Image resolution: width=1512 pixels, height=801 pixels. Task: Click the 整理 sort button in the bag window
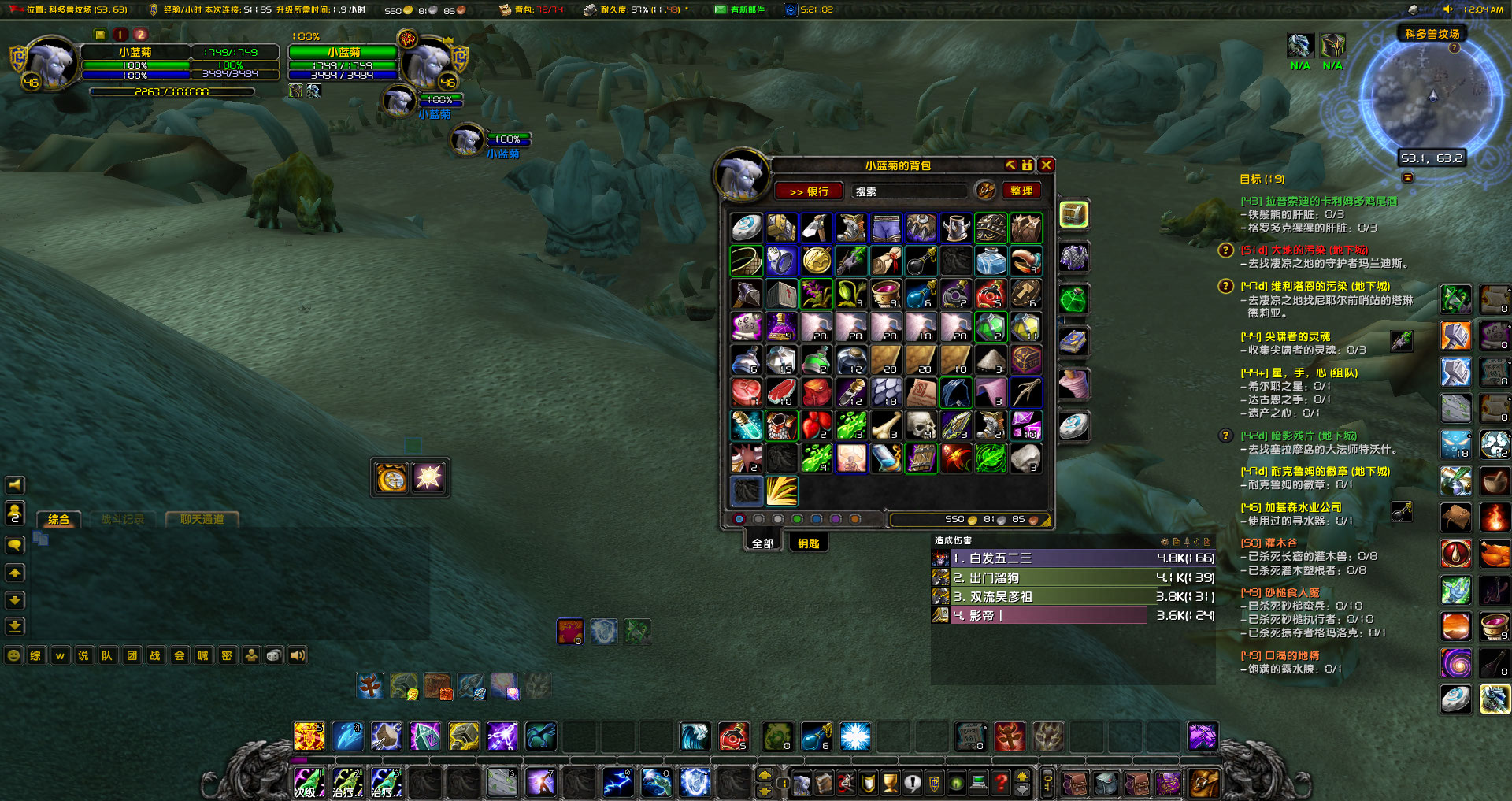(1021, 191)
